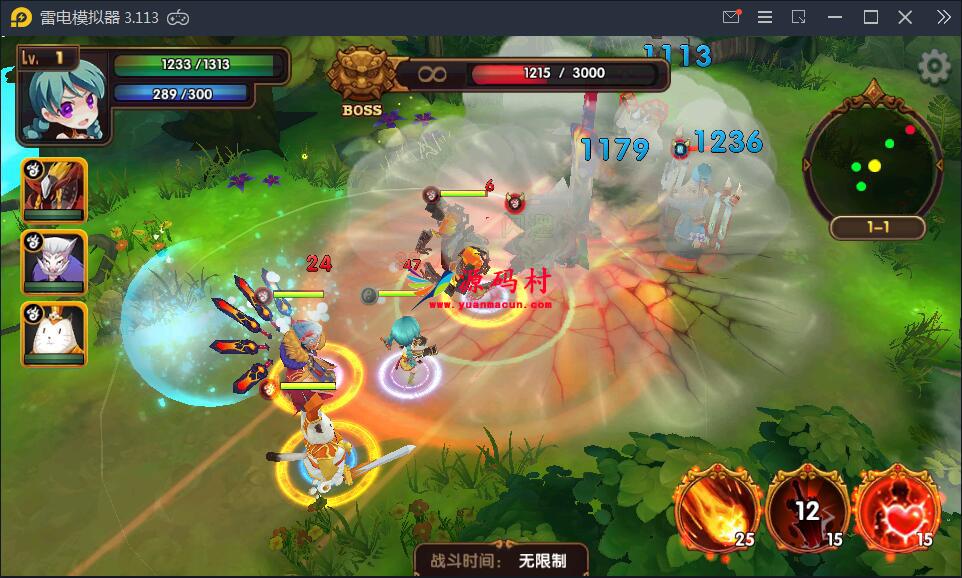Open the gear settings menu
The image size is (962, 578).
(934, 67)
